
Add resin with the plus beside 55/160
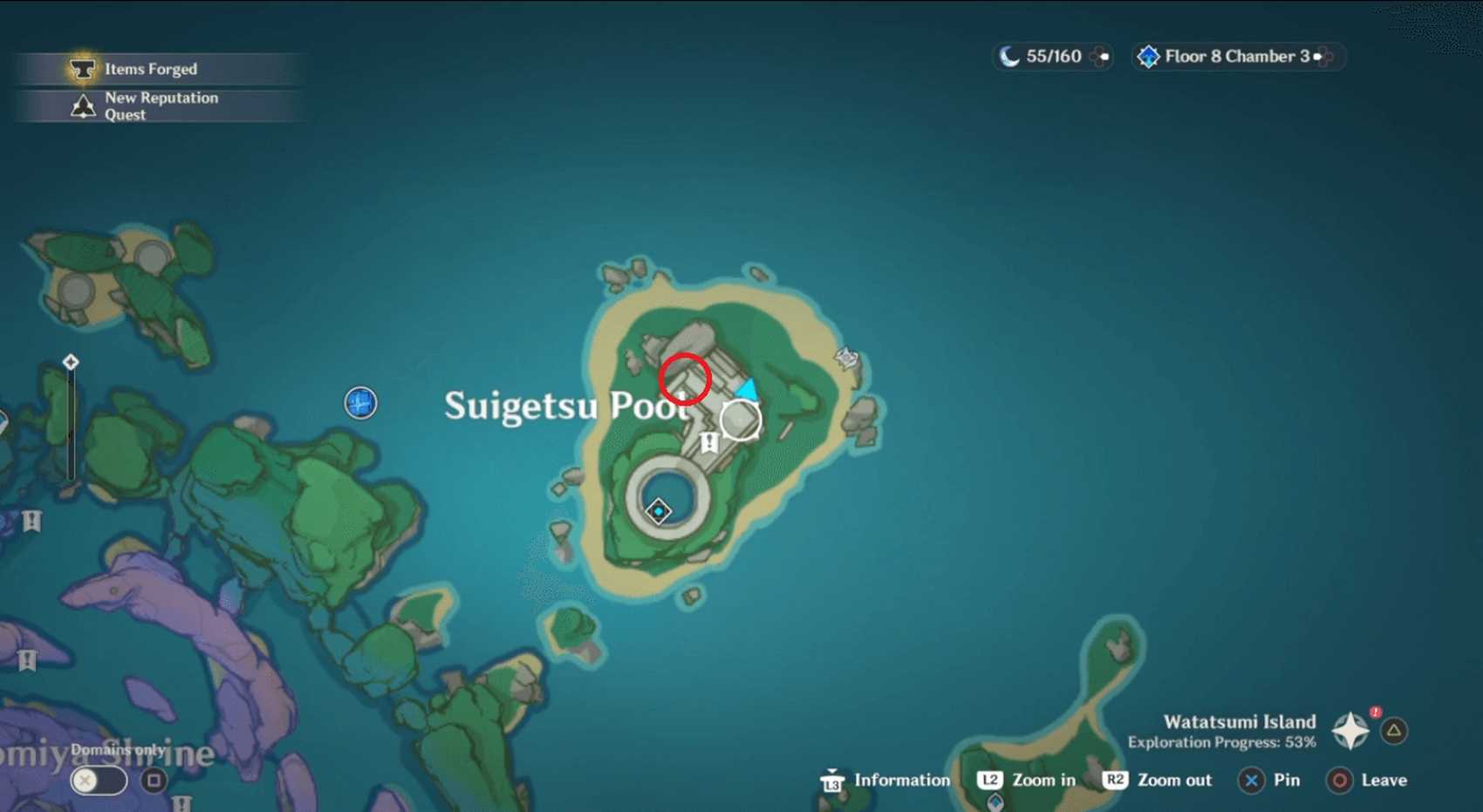1103,57
